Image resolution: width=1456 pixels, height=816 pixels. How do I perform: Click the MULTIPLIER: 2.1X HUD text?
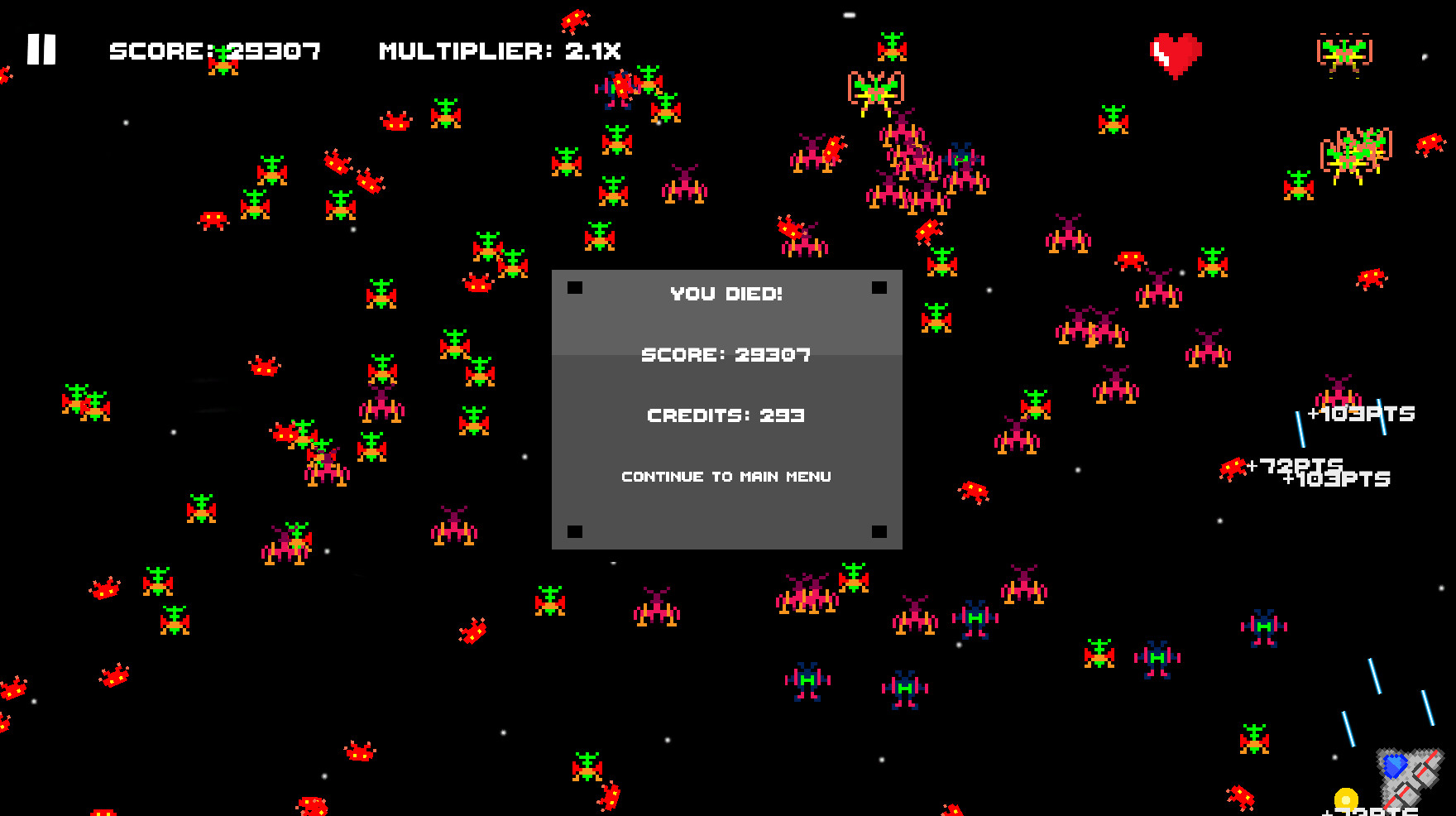tap(500, 50)
